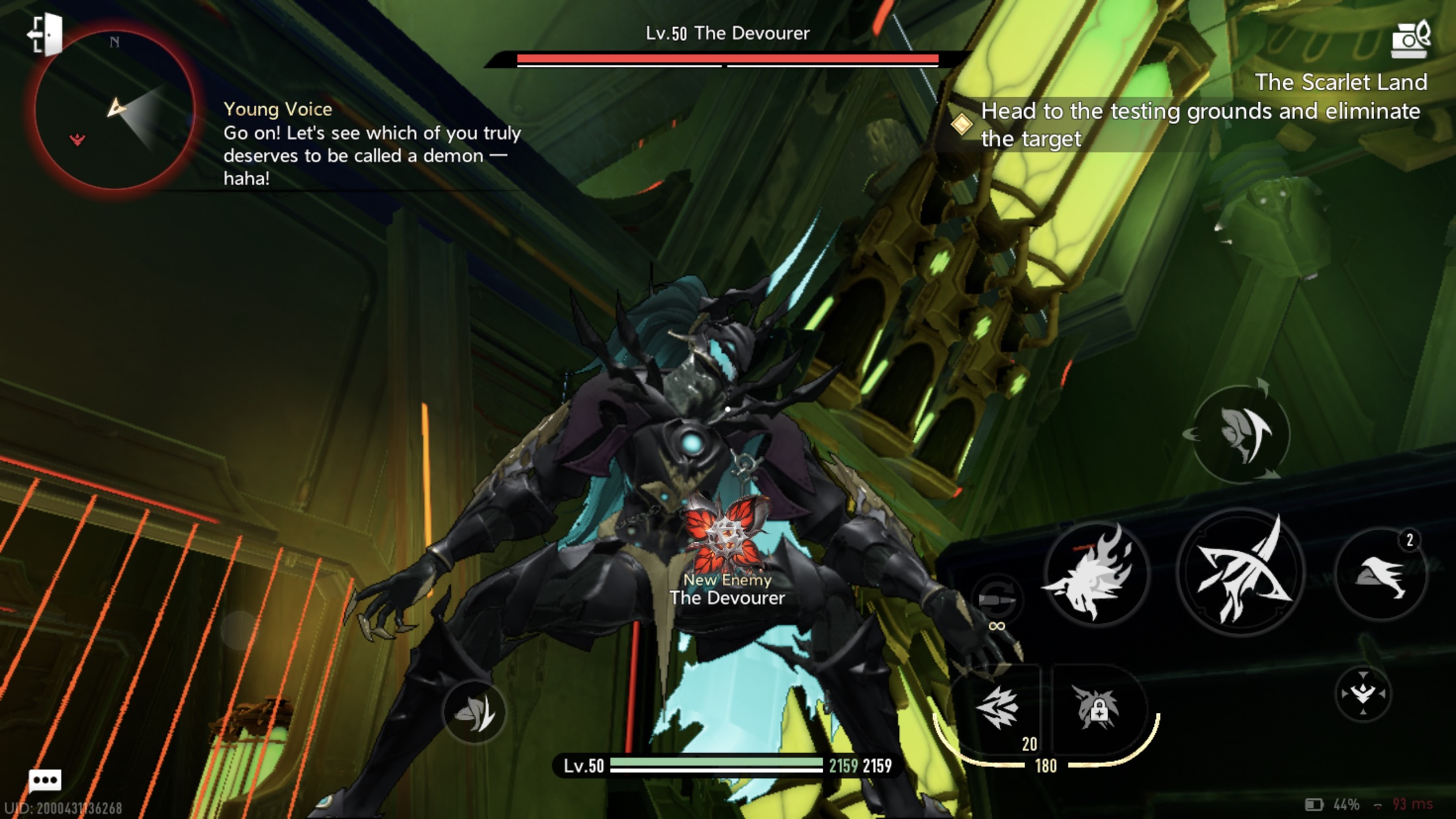Viewport: 1456px width, 819px height.
Task: Select the red enemy marker on minimap
Action: click(x=77, y=139)
